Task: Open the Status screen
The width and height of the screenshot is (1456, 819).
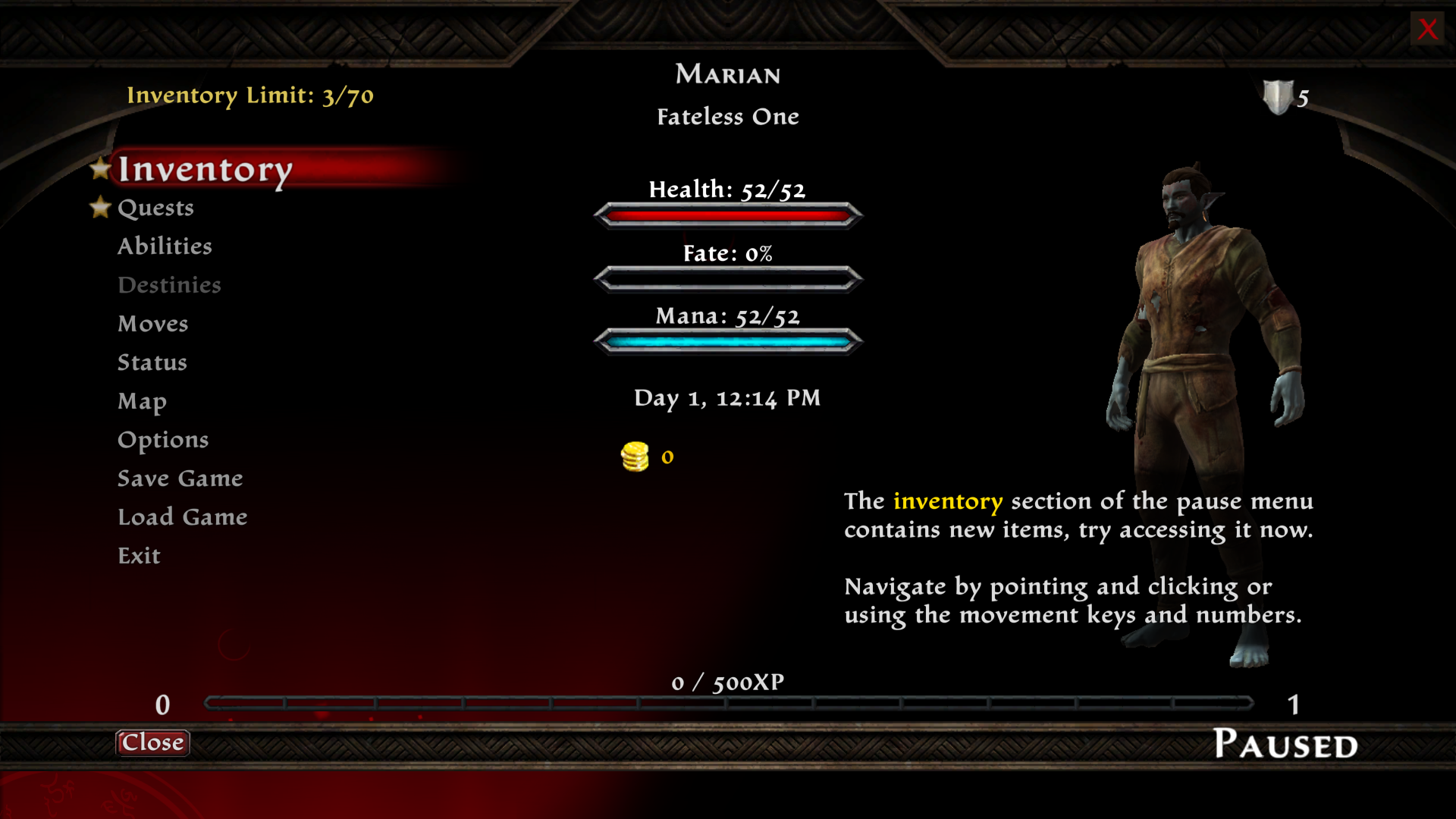Action: (x=152, y=362)
